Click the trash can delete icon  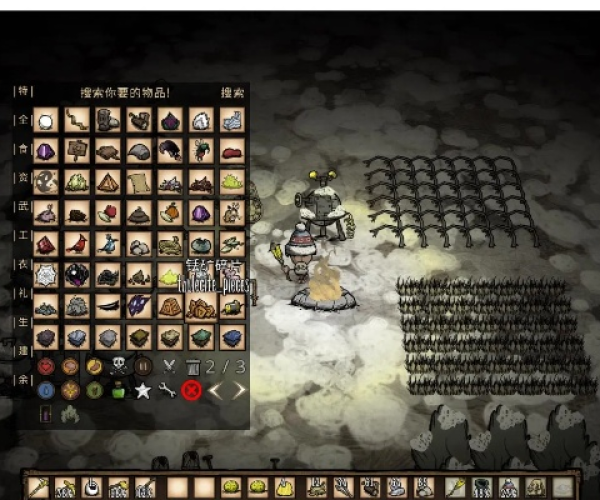pos(192,366)
